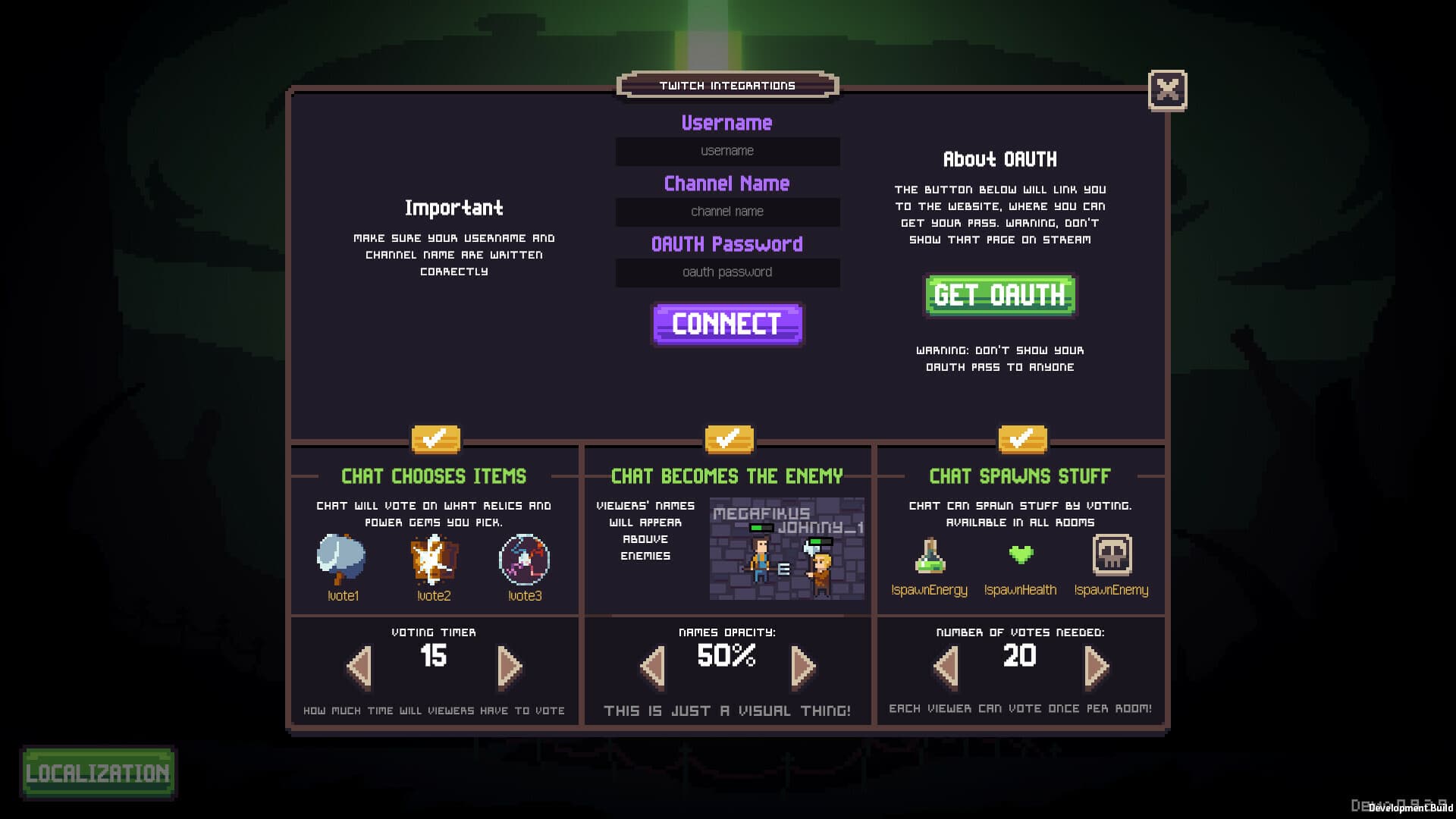Viewport: 1456px width, 819px height.
Task: Open the Chat Spawns Stuff section
Action: (x=1020, y=476)
